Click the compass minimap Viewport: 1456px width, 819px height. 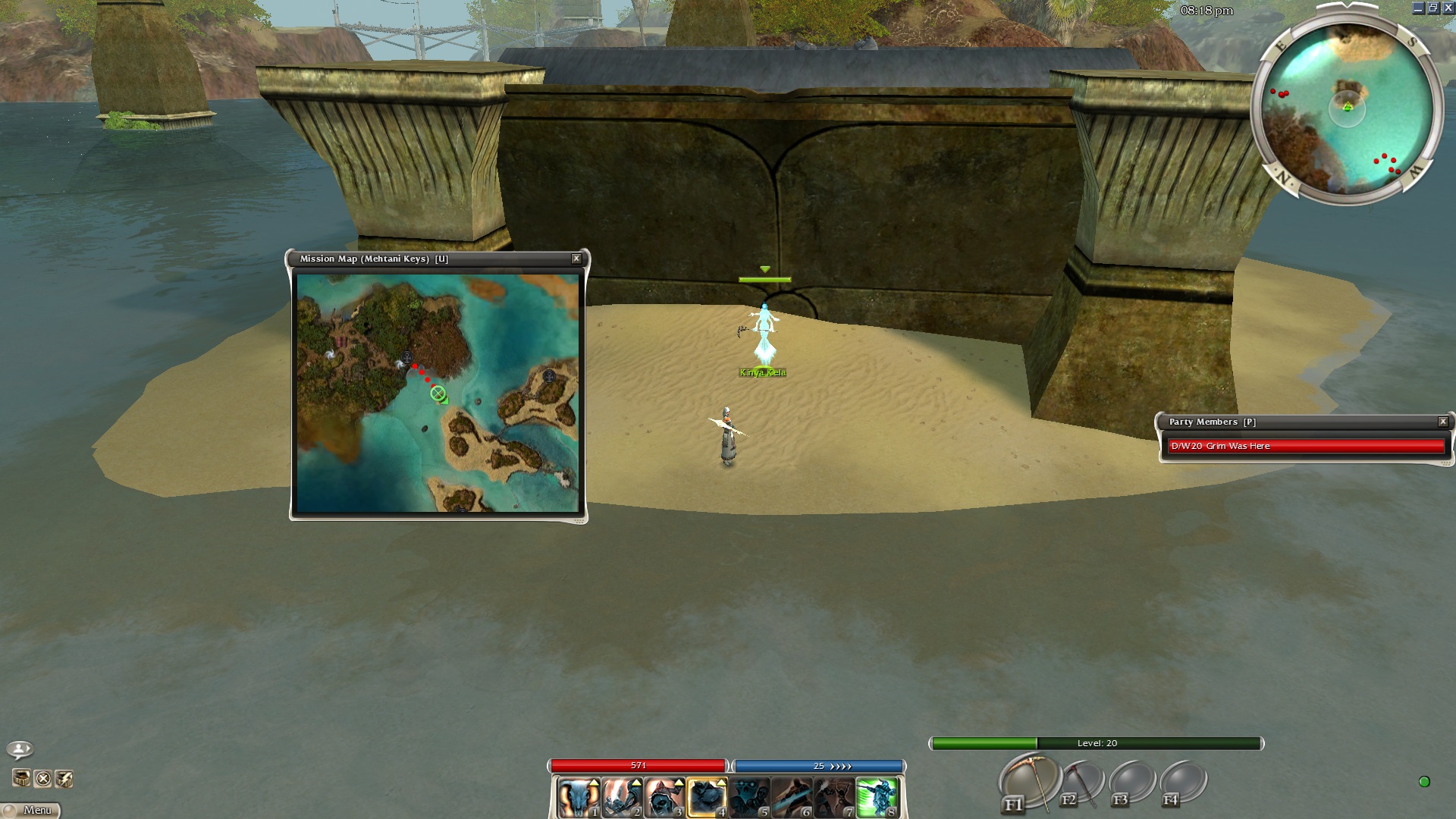pyautogui.click(x=1347, y=108)
